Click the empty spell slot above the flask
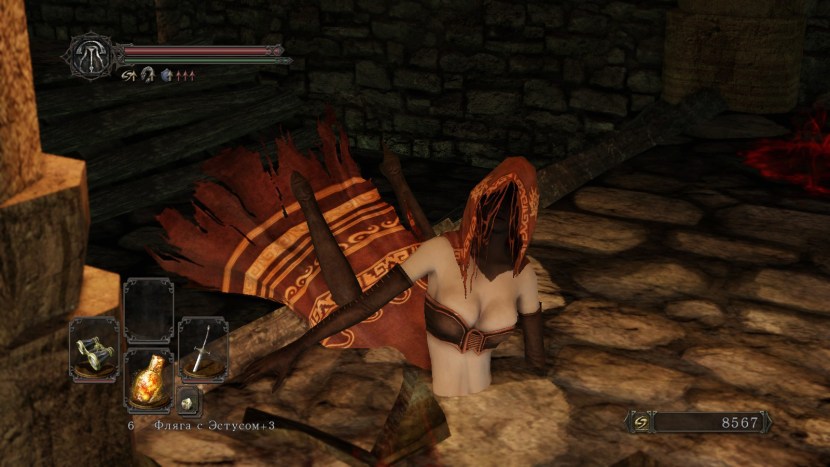830x467 pixels. [x=148, y=312]
